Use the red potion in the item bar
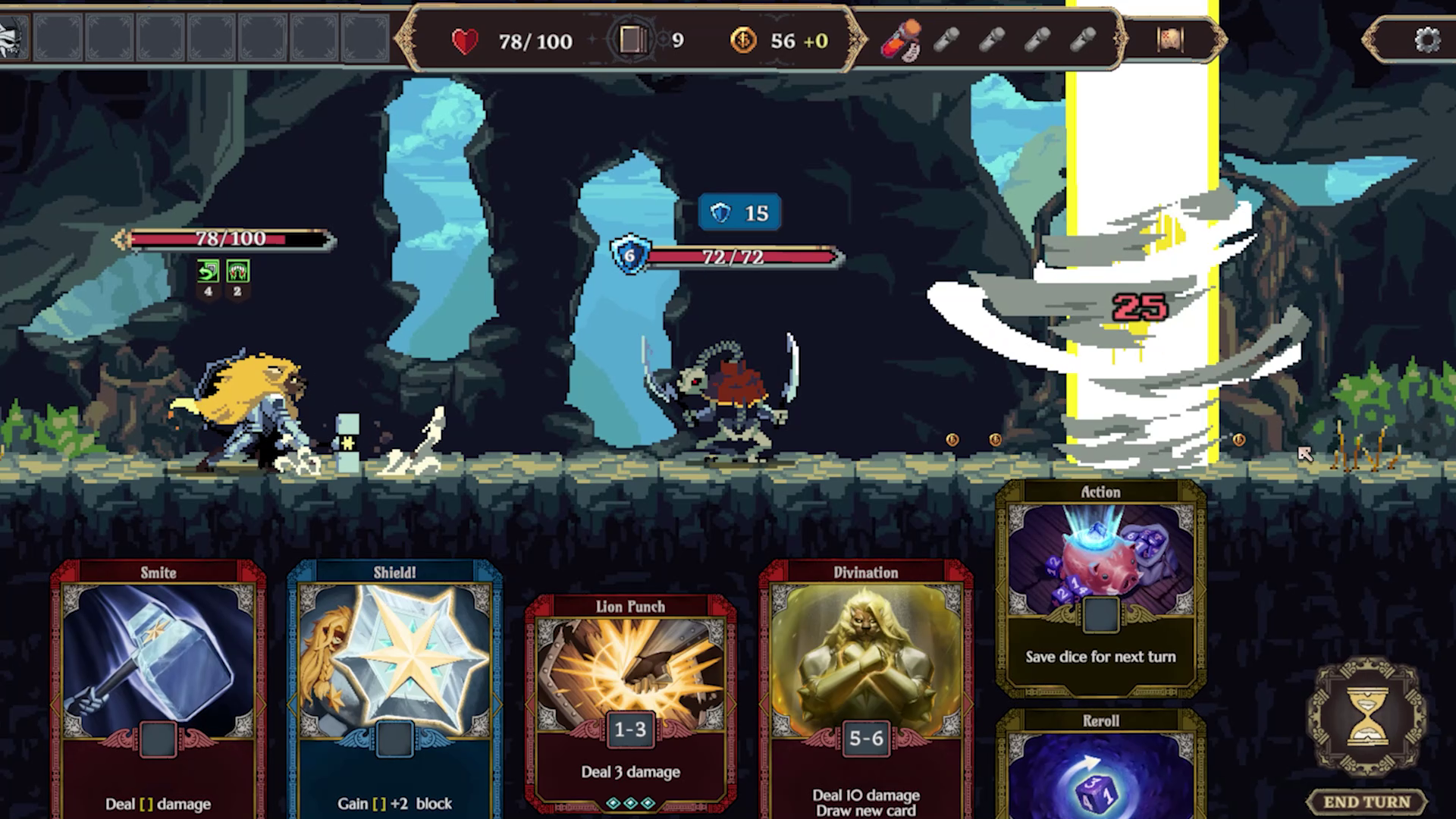 [x=901, y=40]
